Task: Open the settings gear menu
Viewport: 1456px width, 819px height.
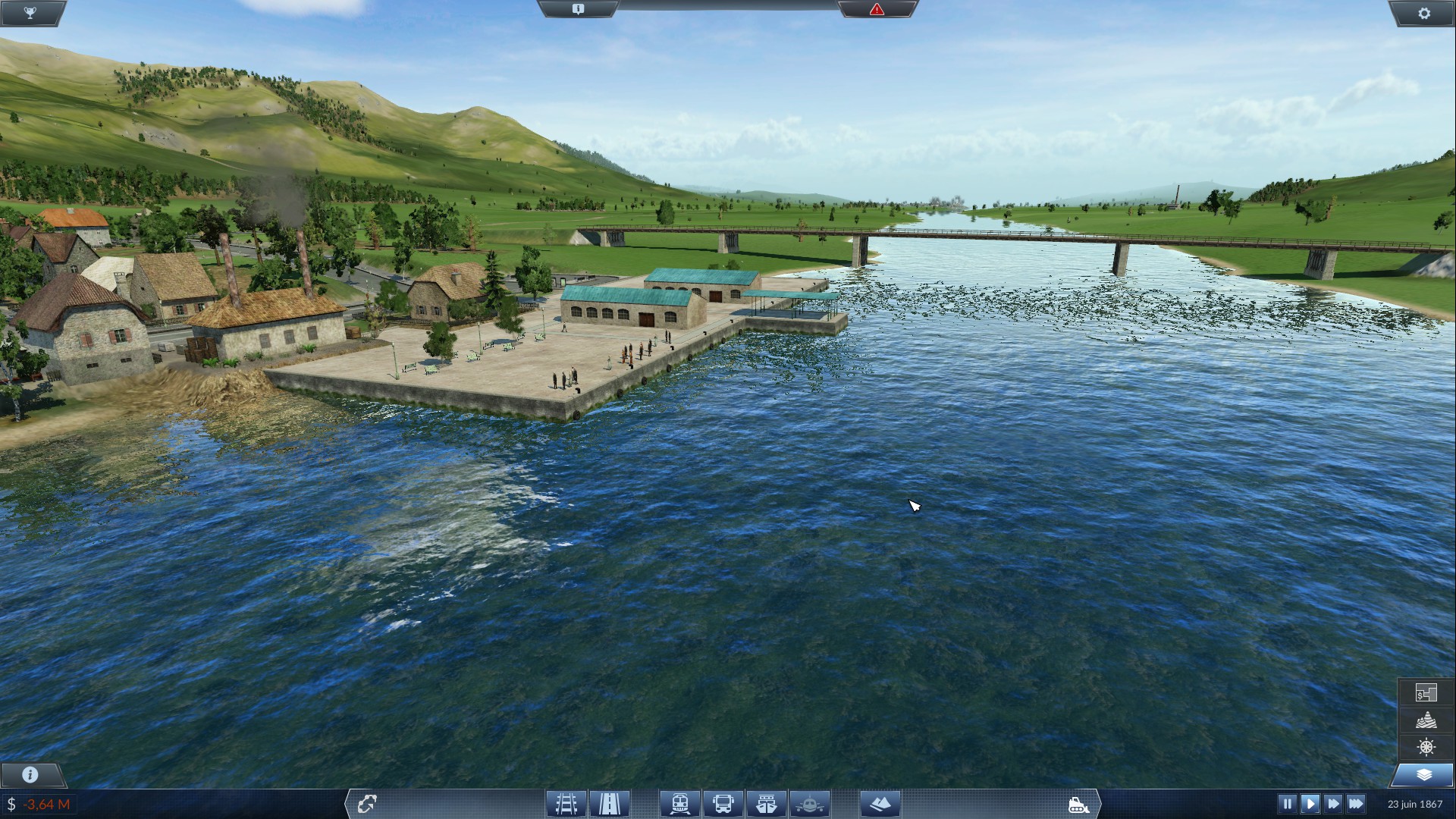Action: click(x=1423, y=13)
